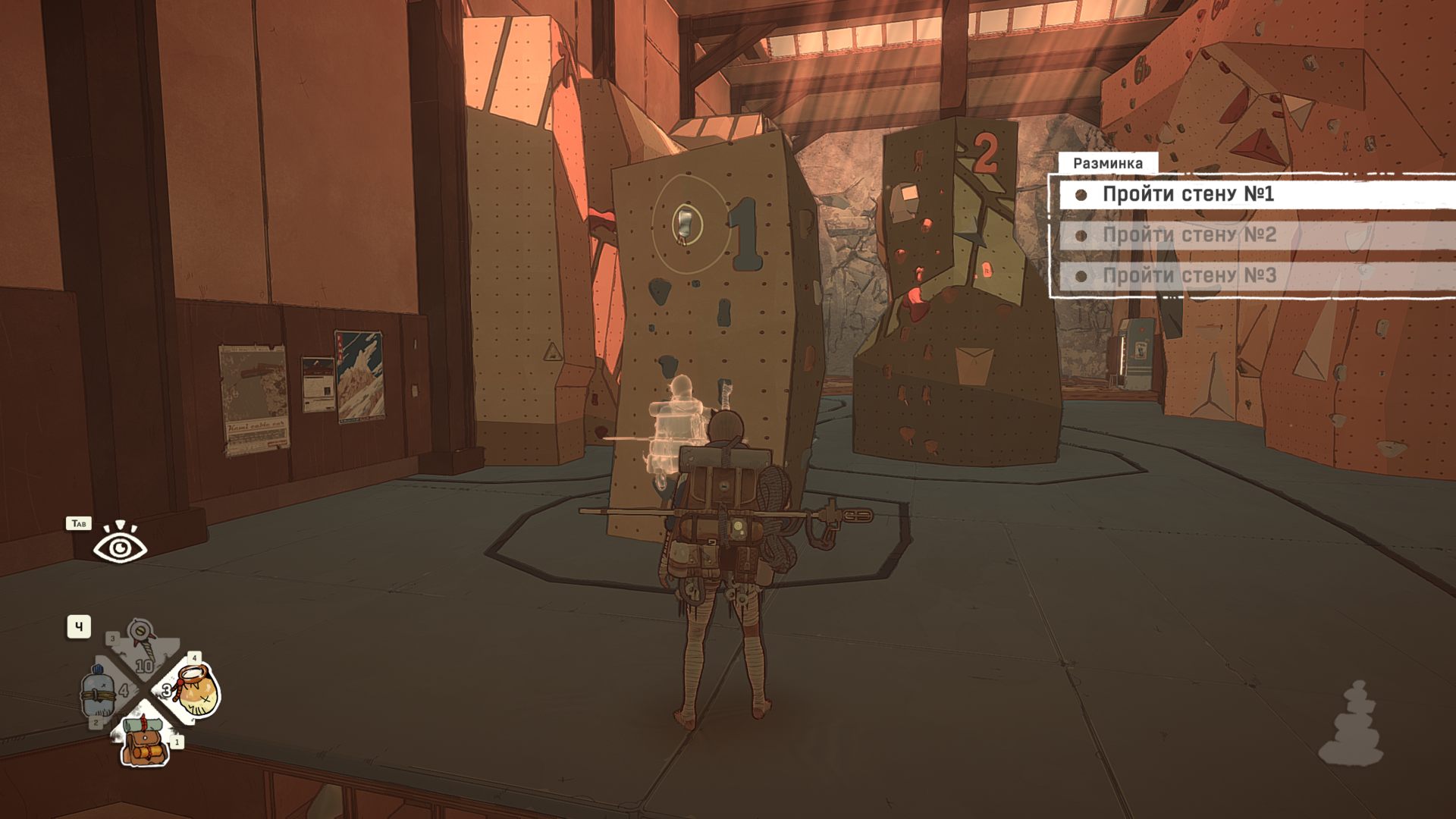This screenshot has height=819, width=1456.
Task: Select objective "Пройти стену №2"
Action: (x=1188, y=235)
